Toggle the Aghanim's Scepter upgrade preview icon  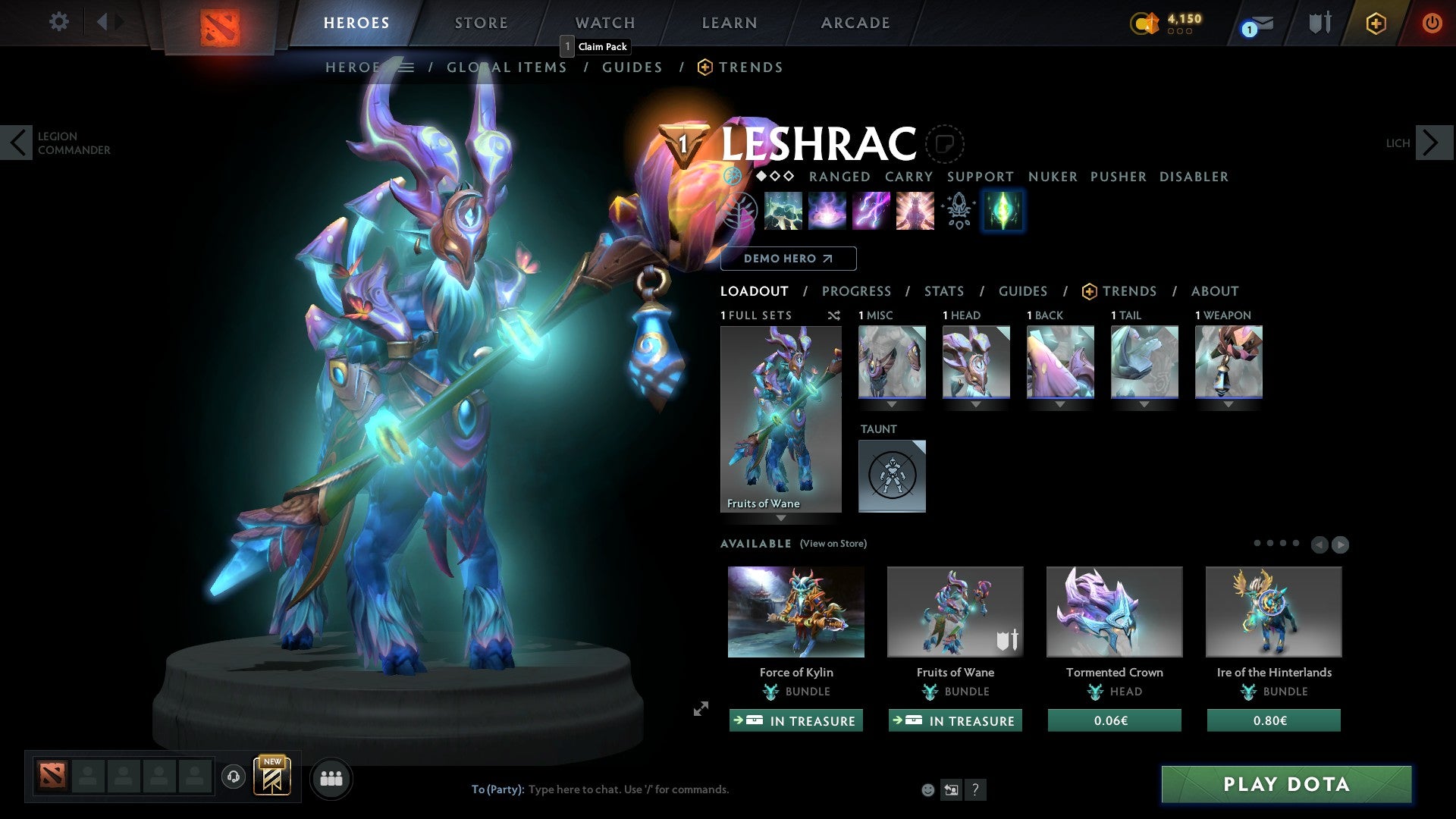[x=958, y=211]
